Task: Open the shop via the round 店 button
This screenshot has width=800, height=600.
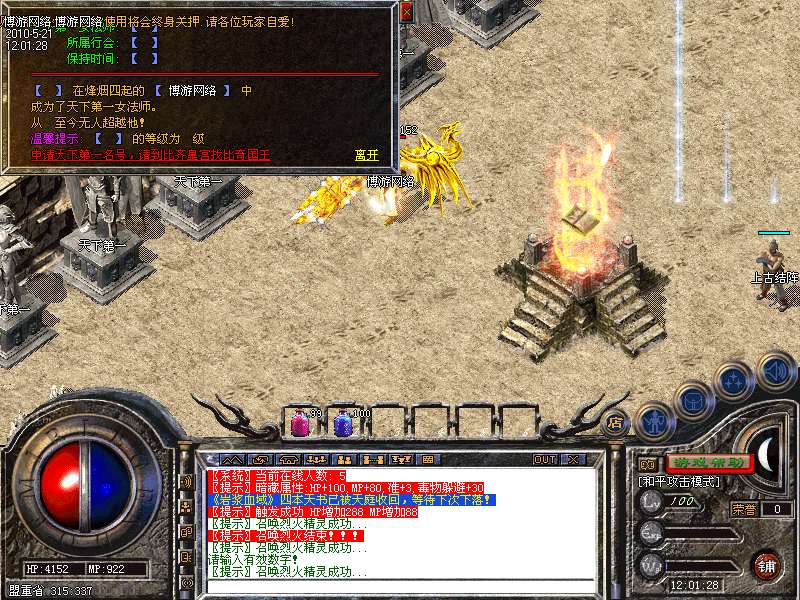Action: click(x=616, y=422)
